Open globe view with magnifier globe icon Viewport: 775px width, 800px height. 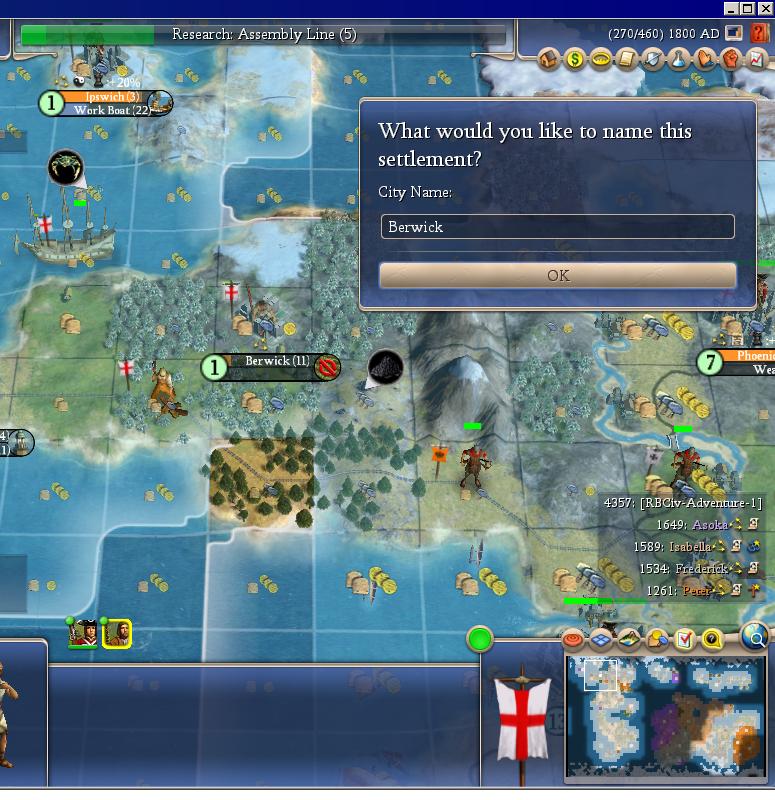tap(756, 636)
